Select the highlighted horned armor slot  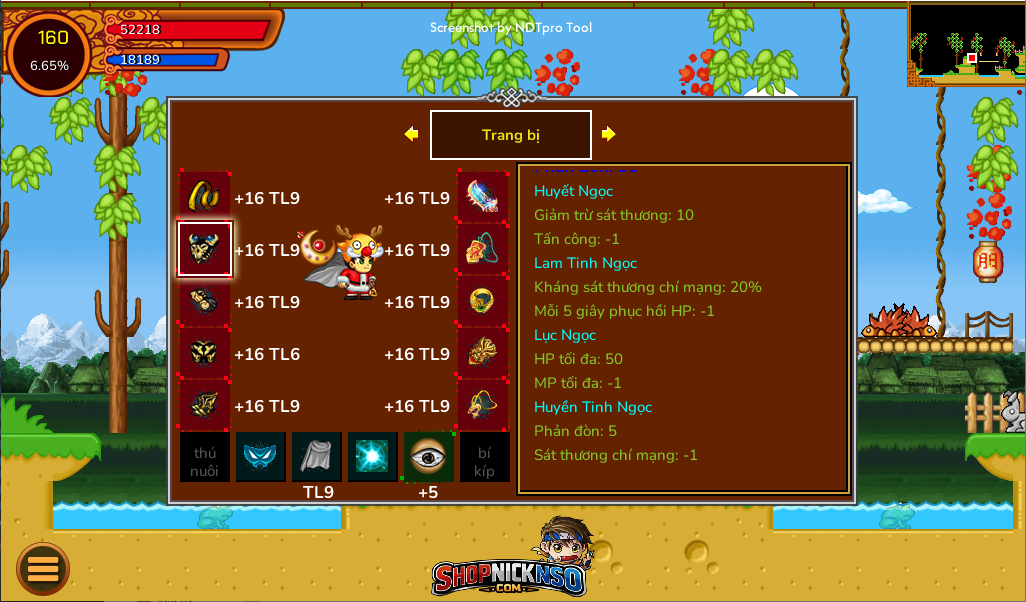point(205,249)
